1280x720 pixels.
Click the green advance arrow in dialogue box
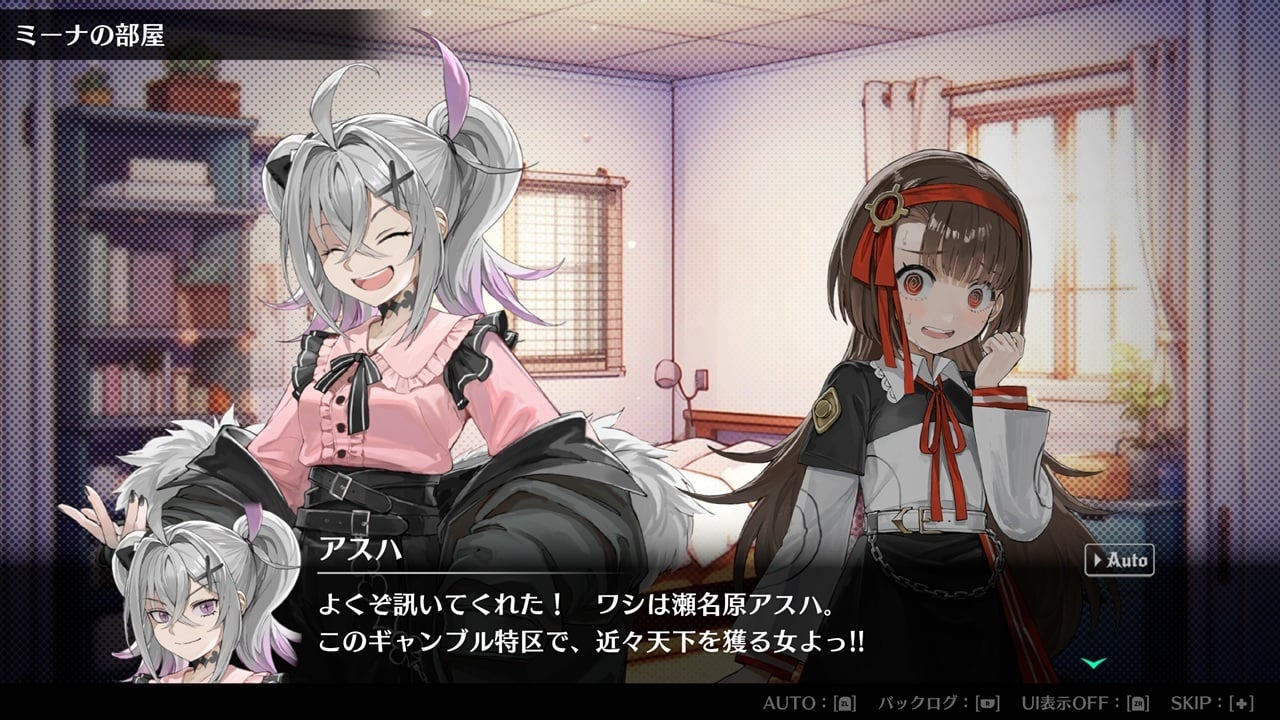[x=1094, y=662]
